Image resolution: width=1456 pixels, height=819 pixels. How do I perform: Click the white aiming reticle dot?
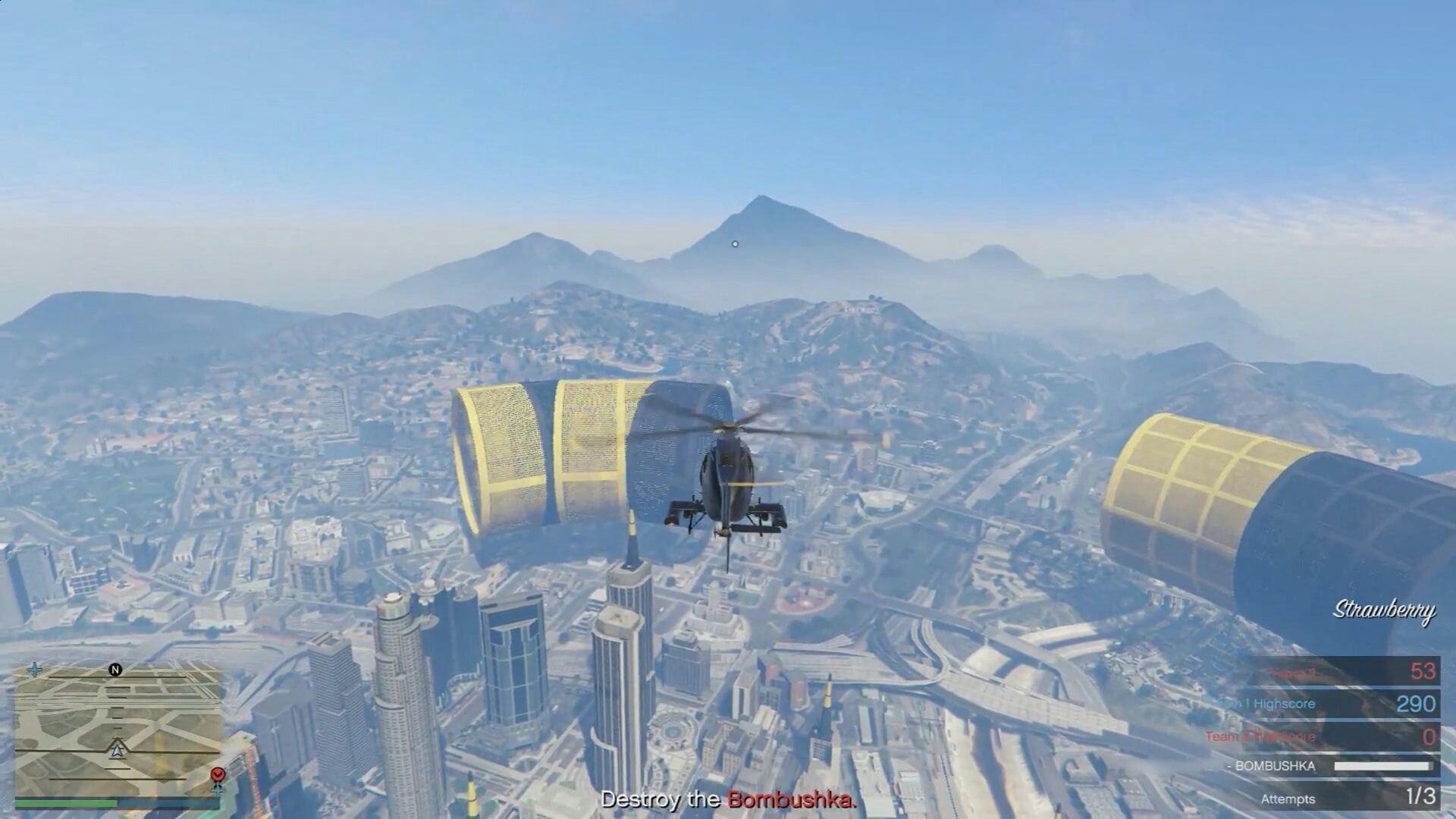coord(733,243)
